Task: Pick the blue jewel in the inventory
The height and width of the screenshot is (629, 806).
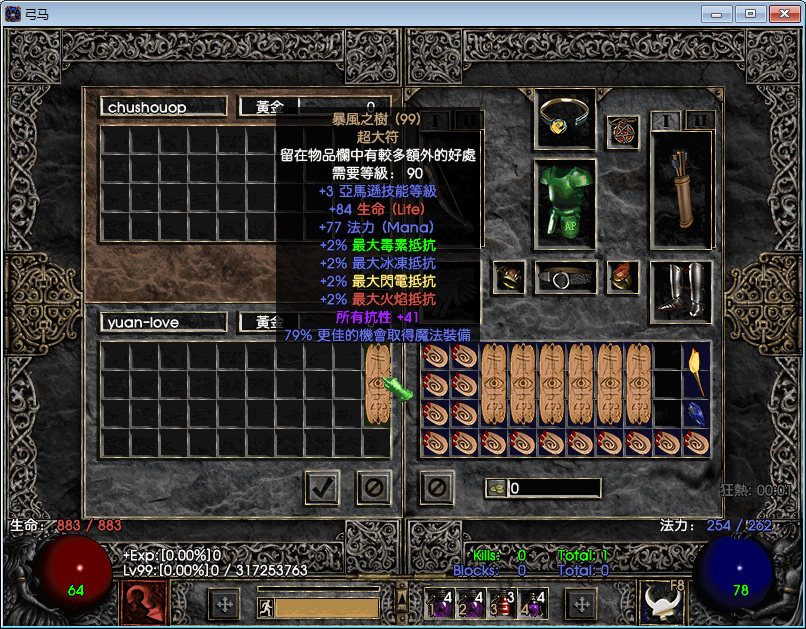Action: pos(696,414)
